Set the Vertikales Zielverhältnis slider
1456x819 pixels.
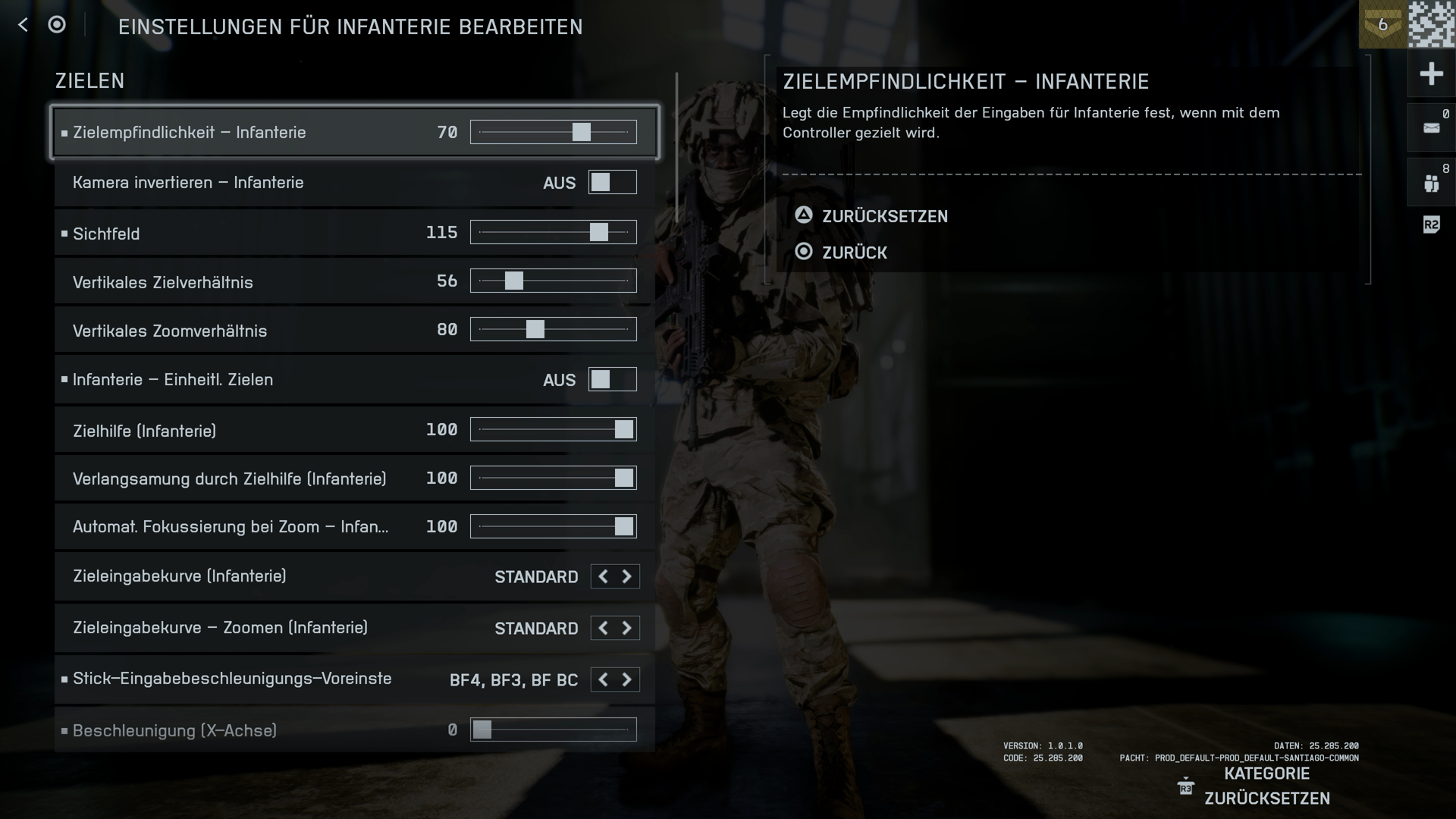click(513, 281)
